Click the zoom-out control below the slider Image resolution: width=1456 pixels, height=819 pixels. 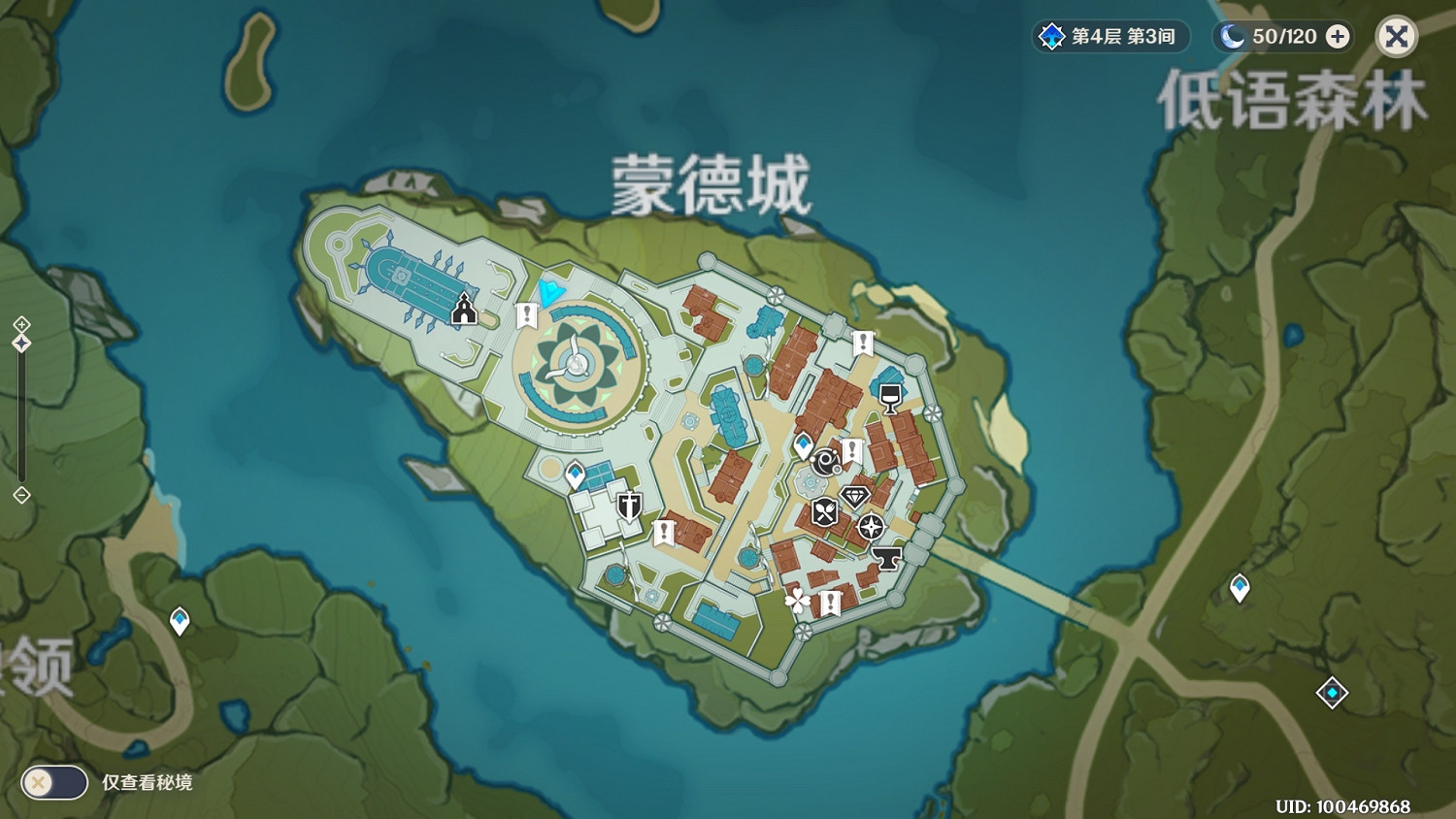(21, 496)
